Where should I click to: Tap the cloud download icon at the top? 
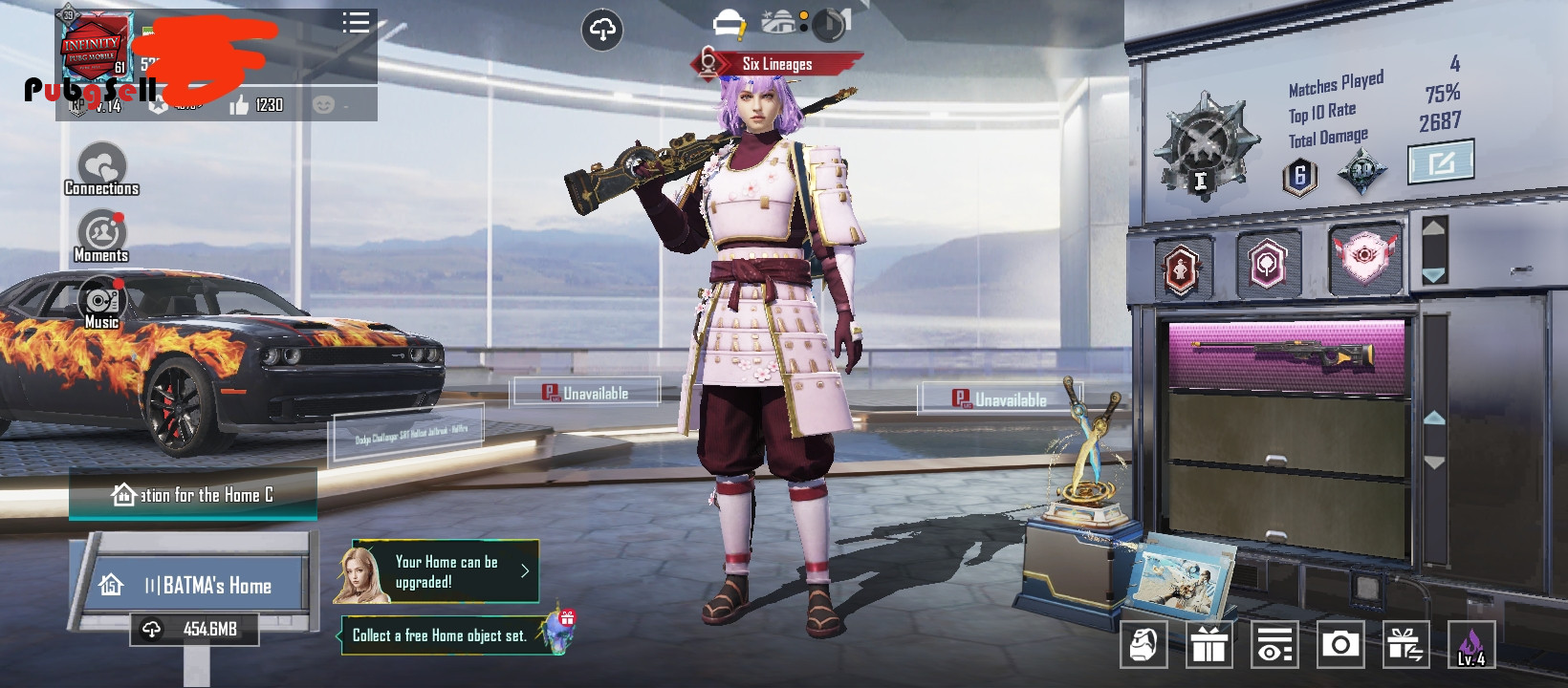[602, 31]
